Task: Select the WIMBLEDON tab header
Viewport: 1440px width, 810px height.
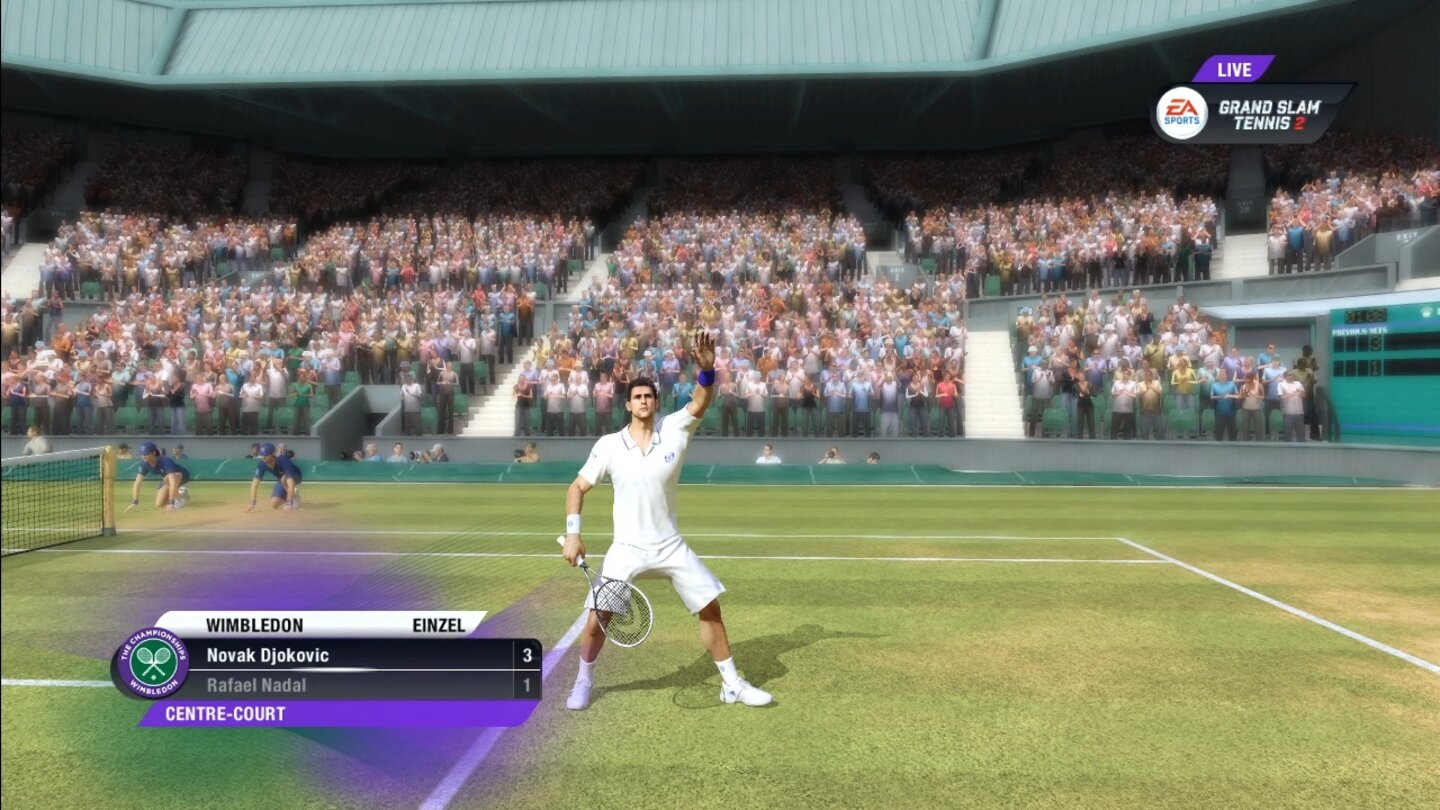Action: (x=255, y=625)
